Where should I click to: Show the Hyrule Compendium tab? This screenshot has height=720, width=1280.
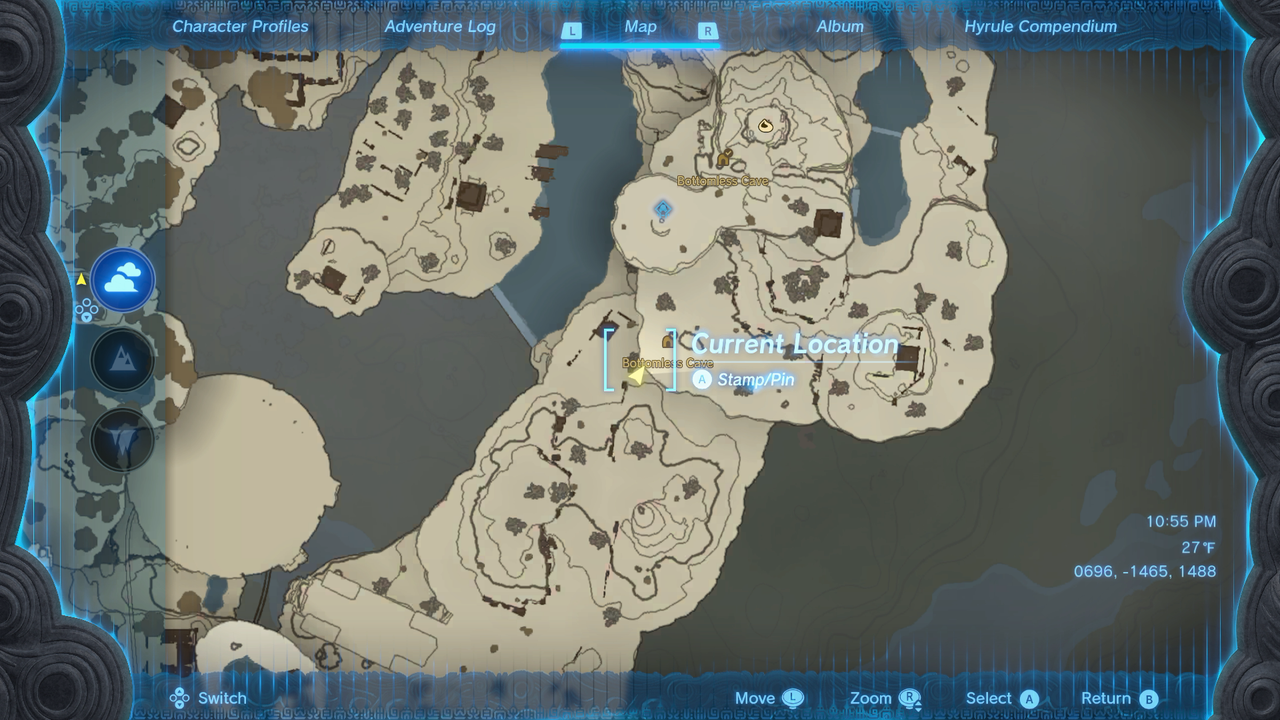click(1040, 27)
